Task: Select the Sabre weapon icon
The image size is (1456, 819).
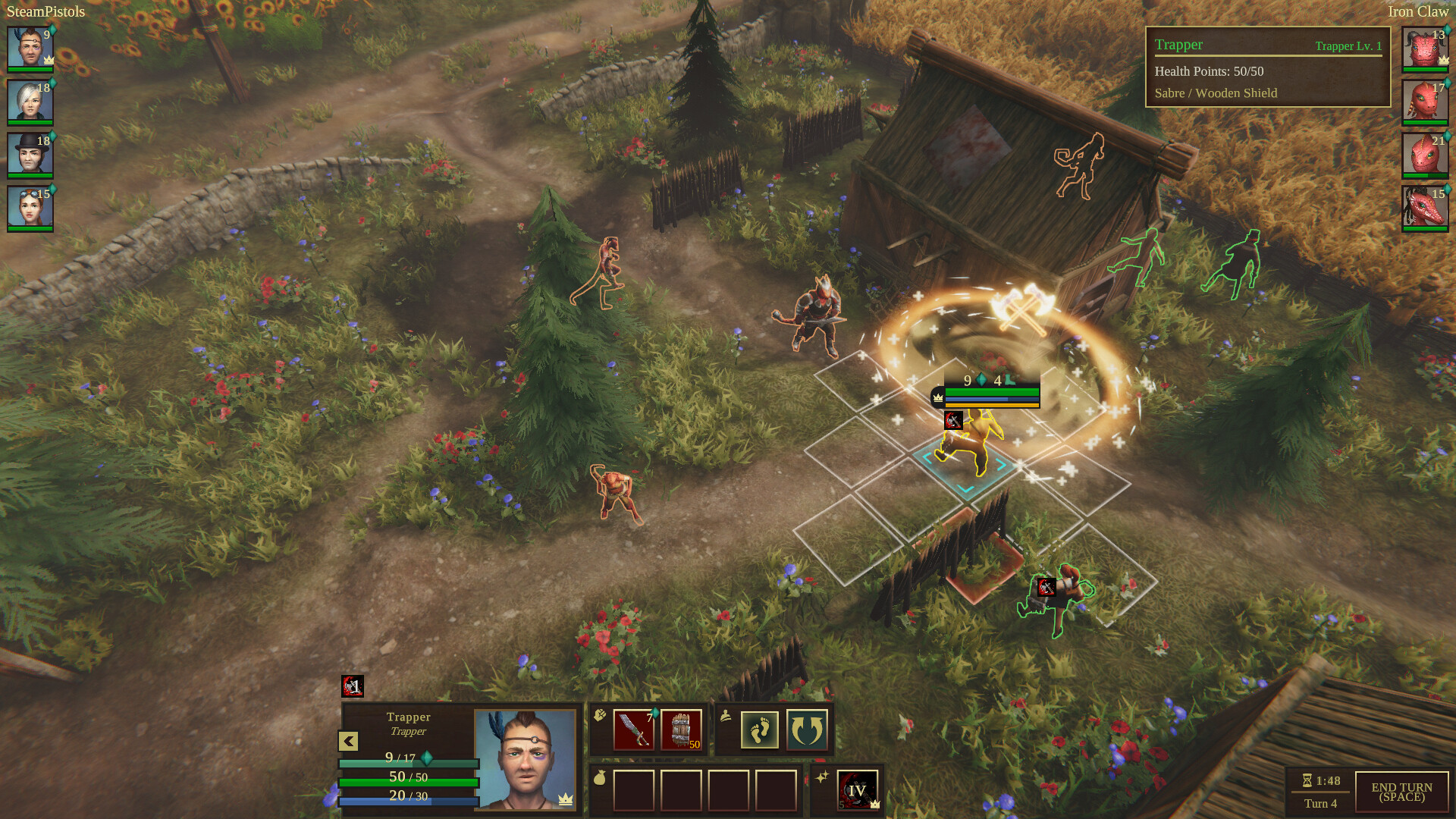Action: 632,728
